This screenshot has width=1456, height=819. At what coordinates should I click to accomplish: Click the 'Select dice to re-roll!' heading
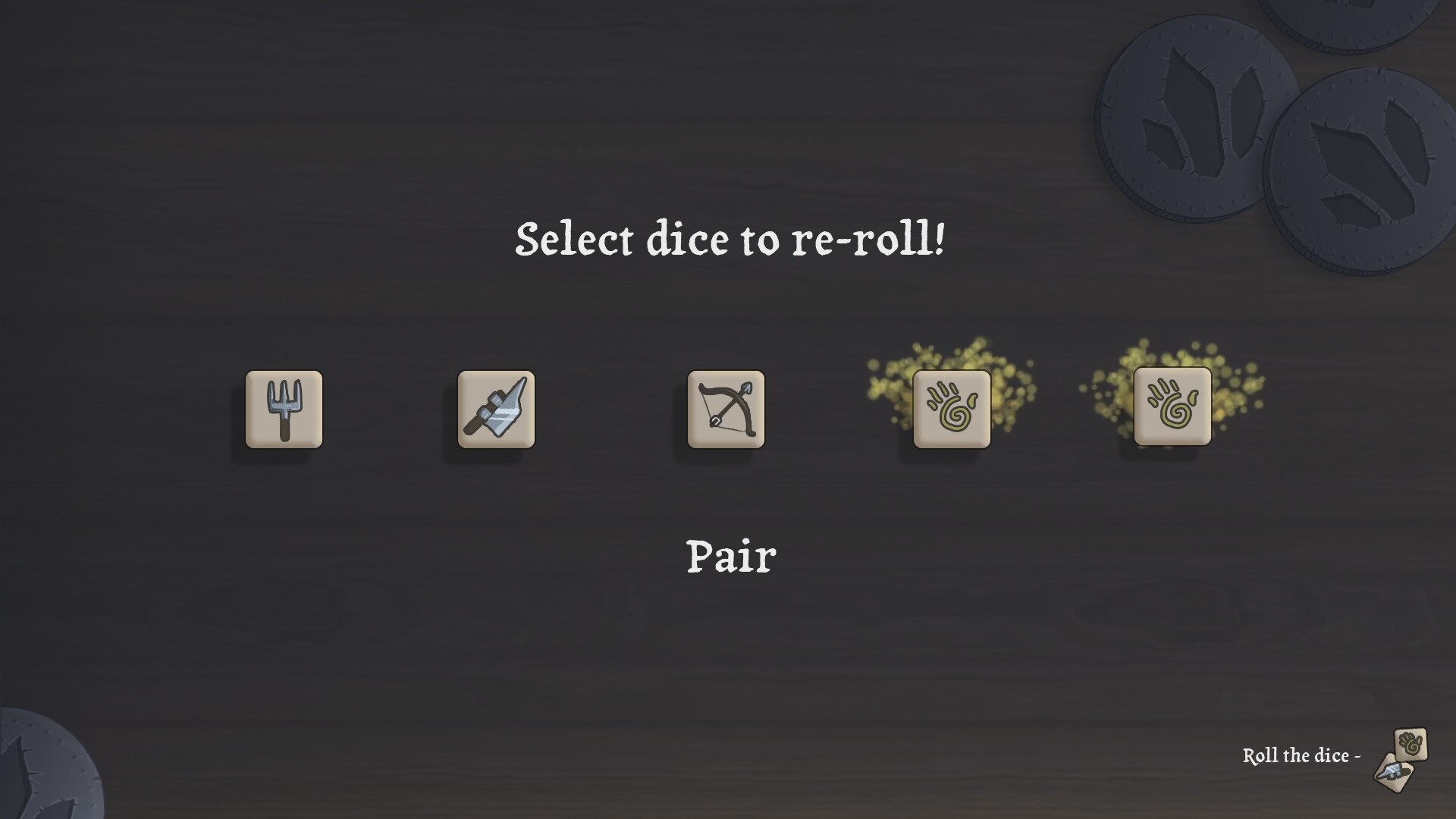click(730, 239)
